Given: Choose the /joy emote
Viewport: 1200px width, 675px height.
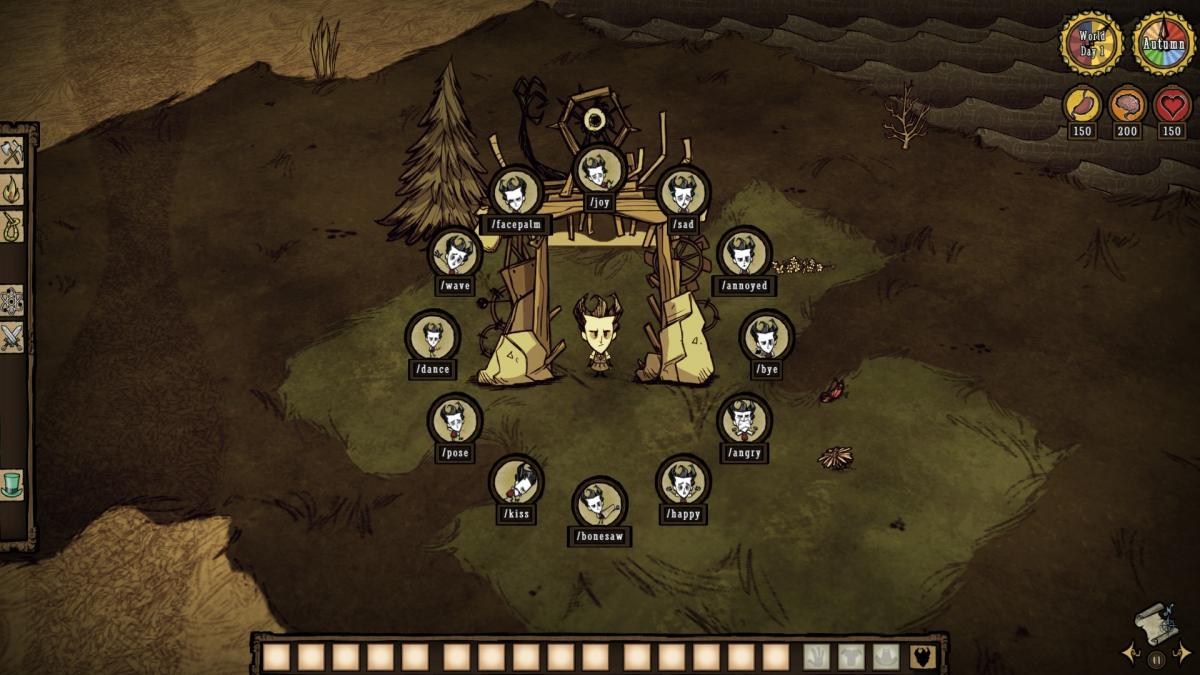Looking at the screenshot, I should pyautogui.click(x=599, y=172).
